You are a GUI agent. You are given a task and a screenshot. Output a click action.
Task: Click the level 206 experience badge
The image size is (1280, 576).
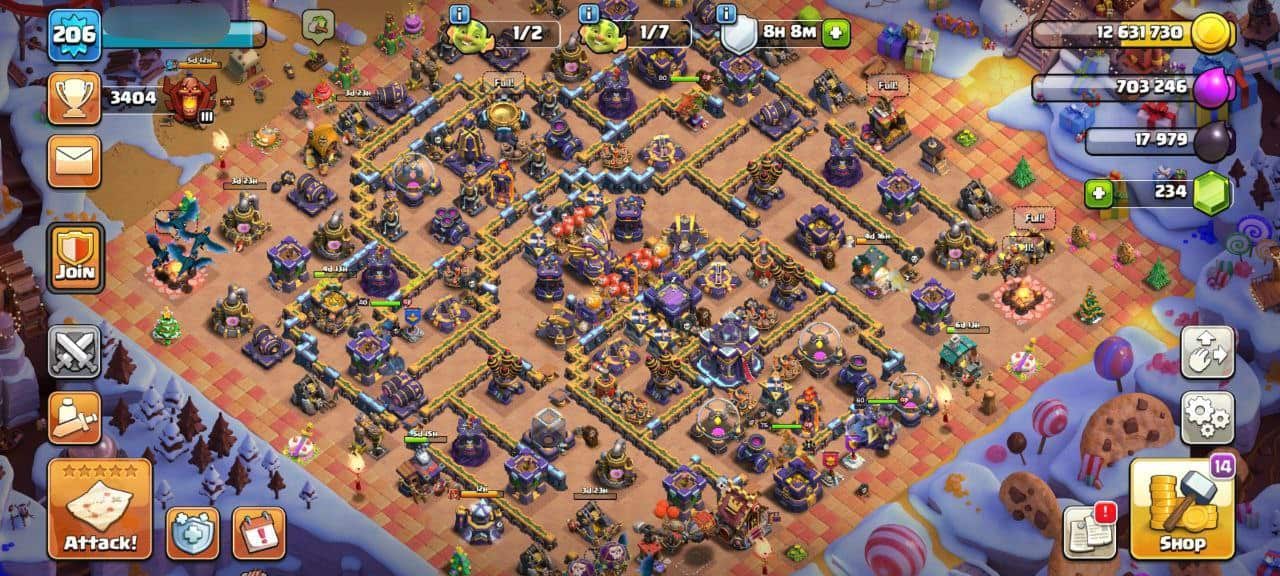(x=75, y=35)
